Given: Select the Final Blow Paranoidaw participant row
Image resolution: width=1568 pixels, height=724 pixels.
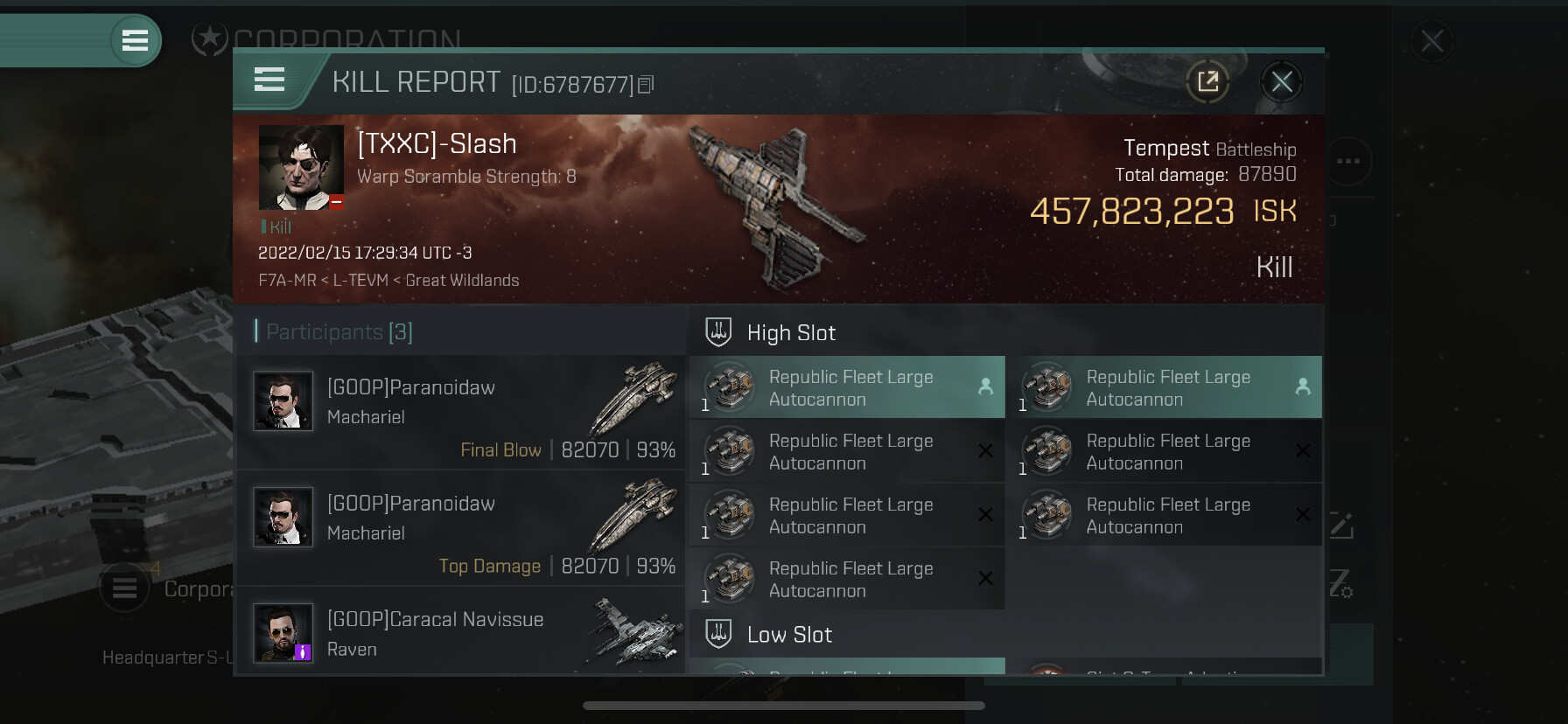Looking at the screenshot, I should (x=461, y=412).
